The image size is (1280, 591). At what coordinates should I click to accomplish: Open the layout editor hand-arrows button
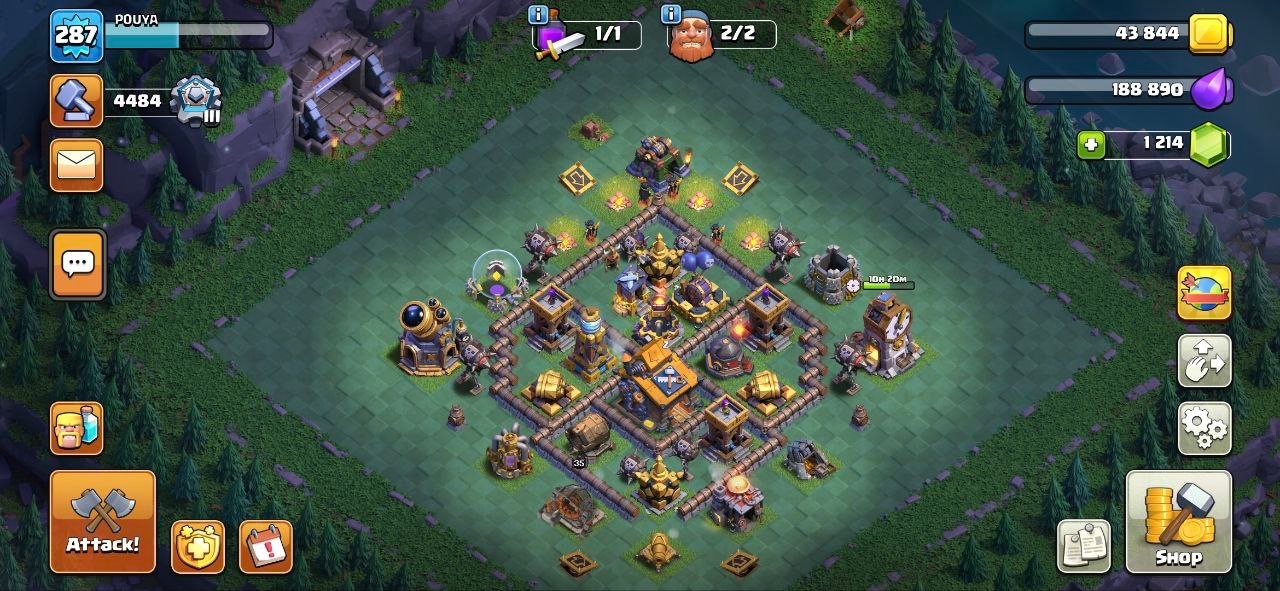point(1204,362)
